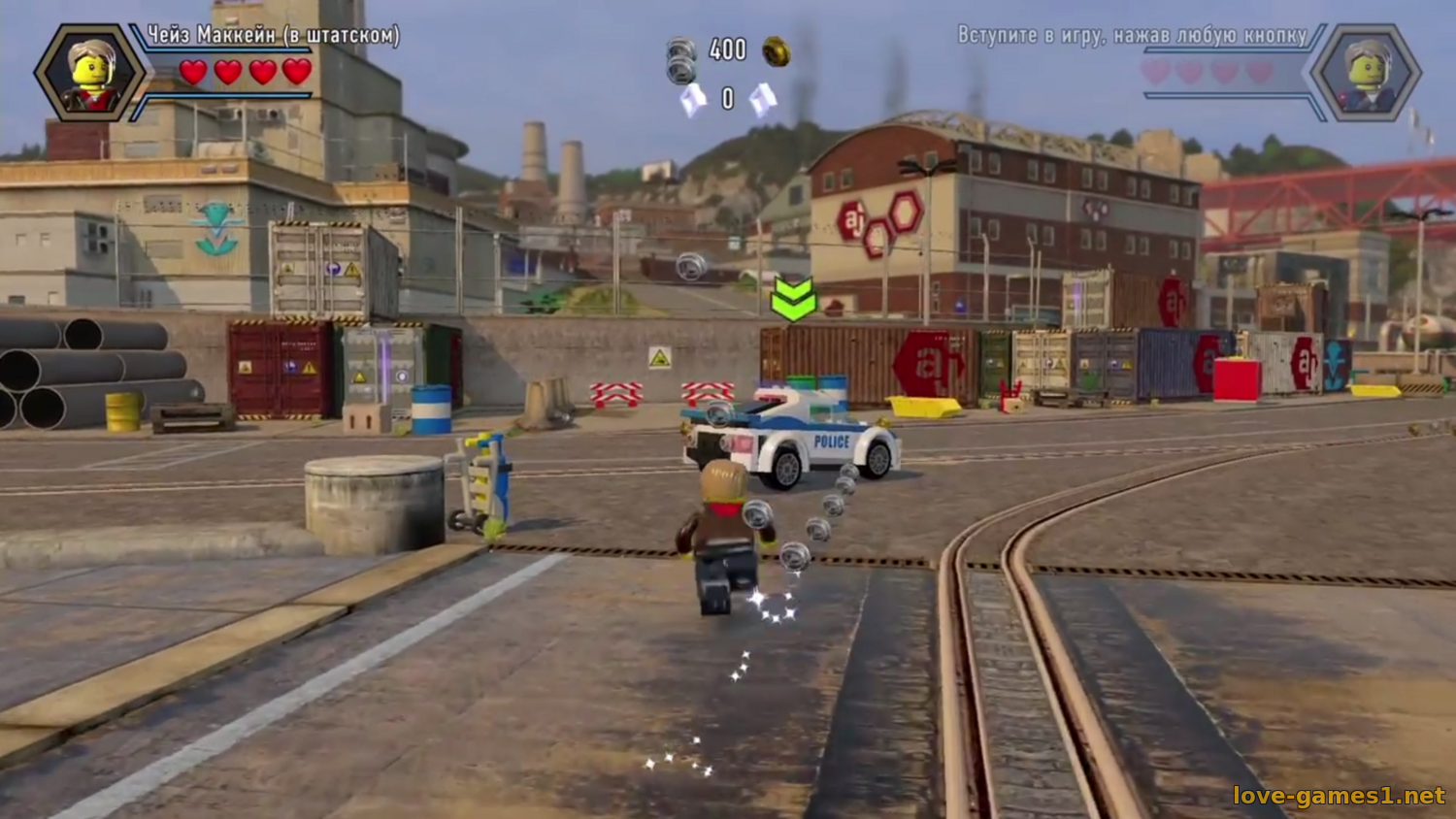Click the player two character portrait

click(1366, 73)
